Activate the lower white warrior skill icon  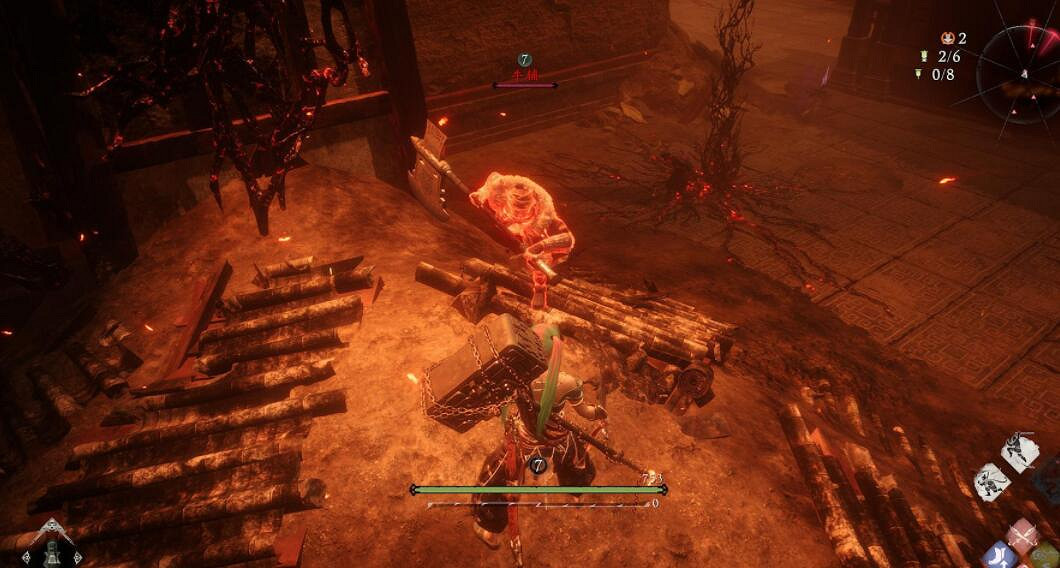click(991, 481)
